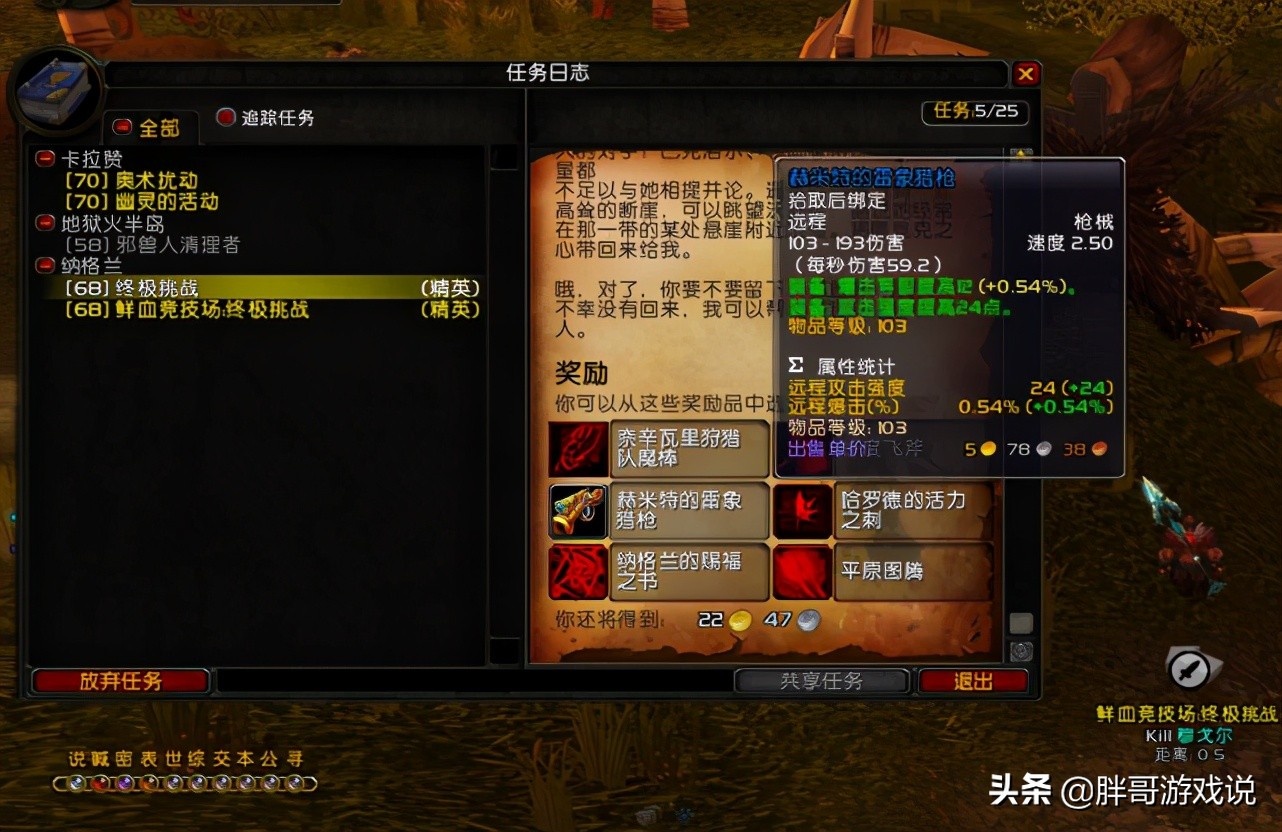
Task: Select the 纳格兰的赐福之书 book reward icon
Action: coord(577,572)
